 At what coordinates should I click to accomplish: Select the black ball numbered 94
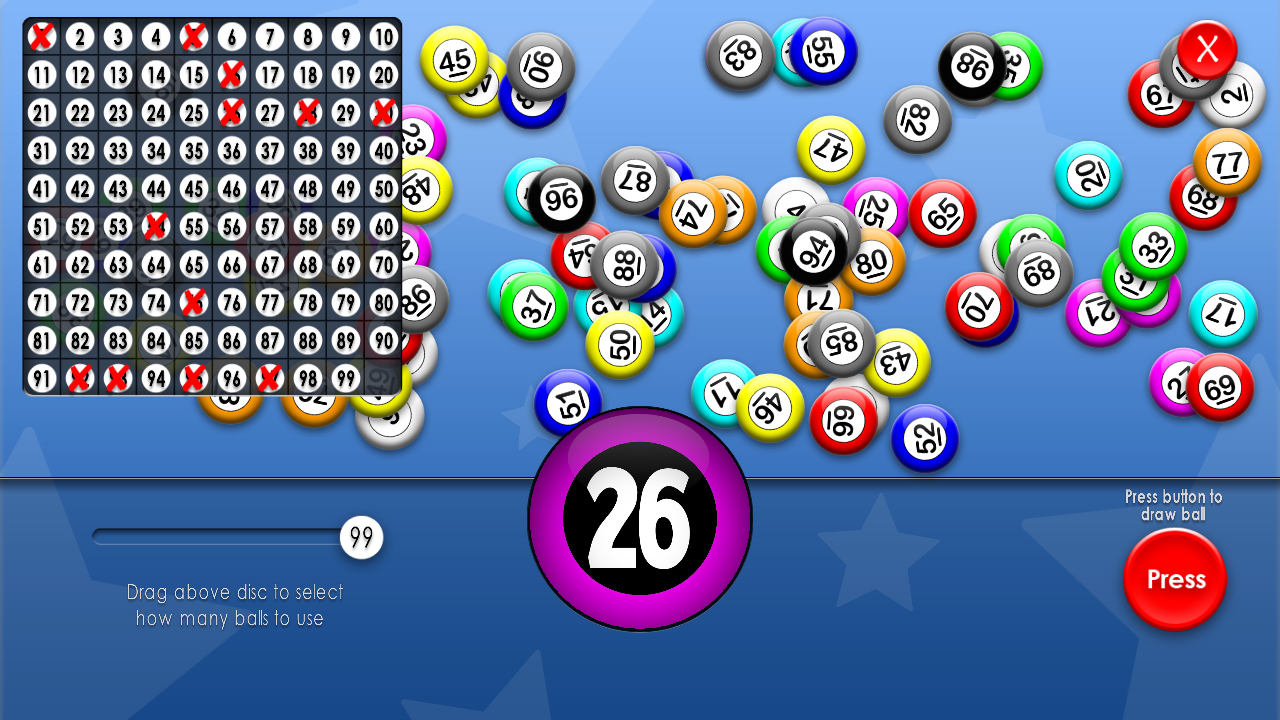pos(814,249)
